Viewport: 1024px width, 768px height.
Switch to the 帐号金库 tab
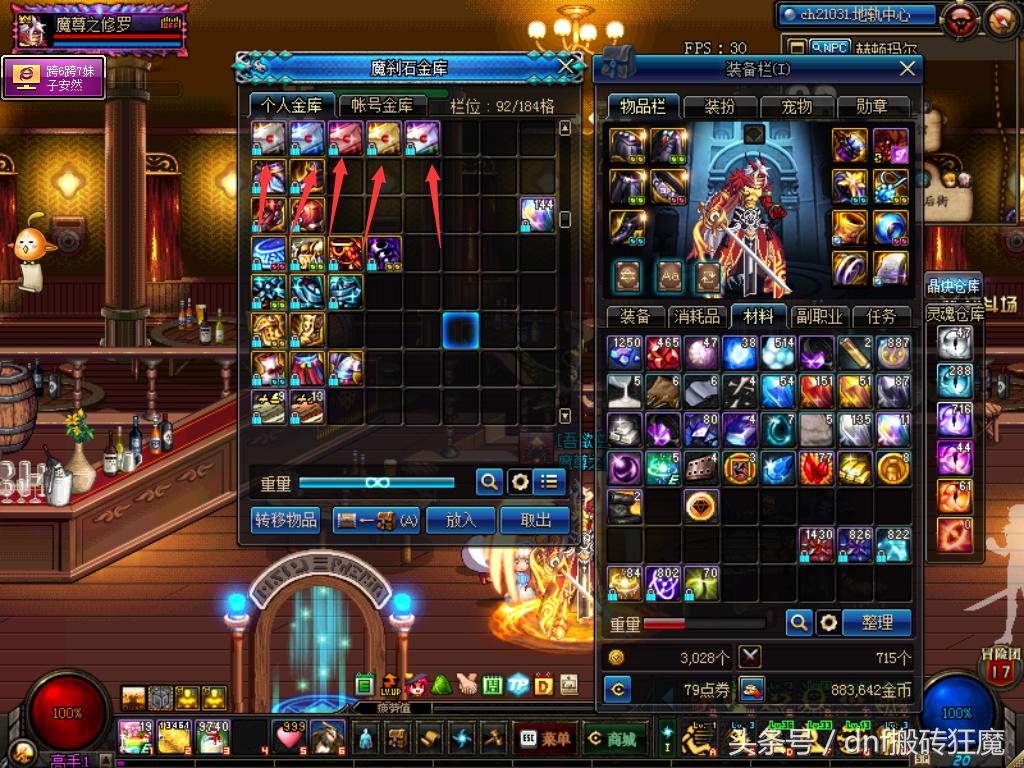[x=382, y=104]
